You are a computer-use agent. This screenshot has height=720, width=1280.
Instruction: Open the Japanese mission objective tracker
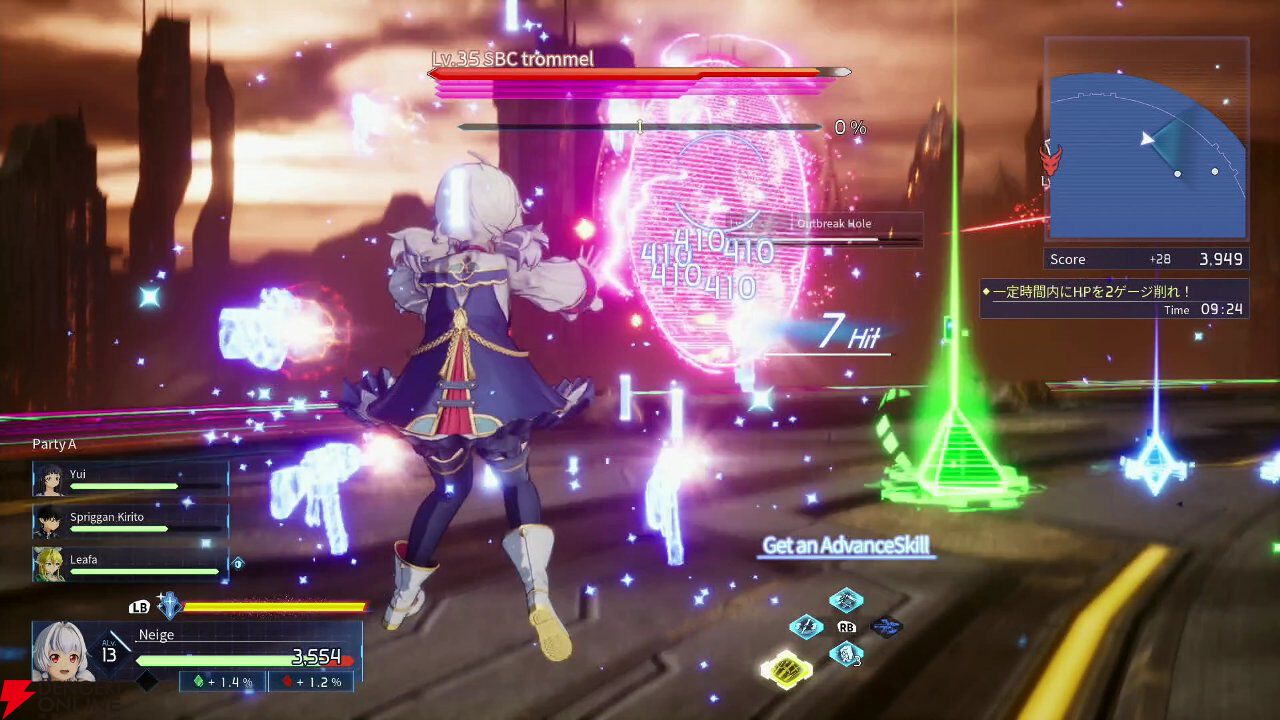1113,298
